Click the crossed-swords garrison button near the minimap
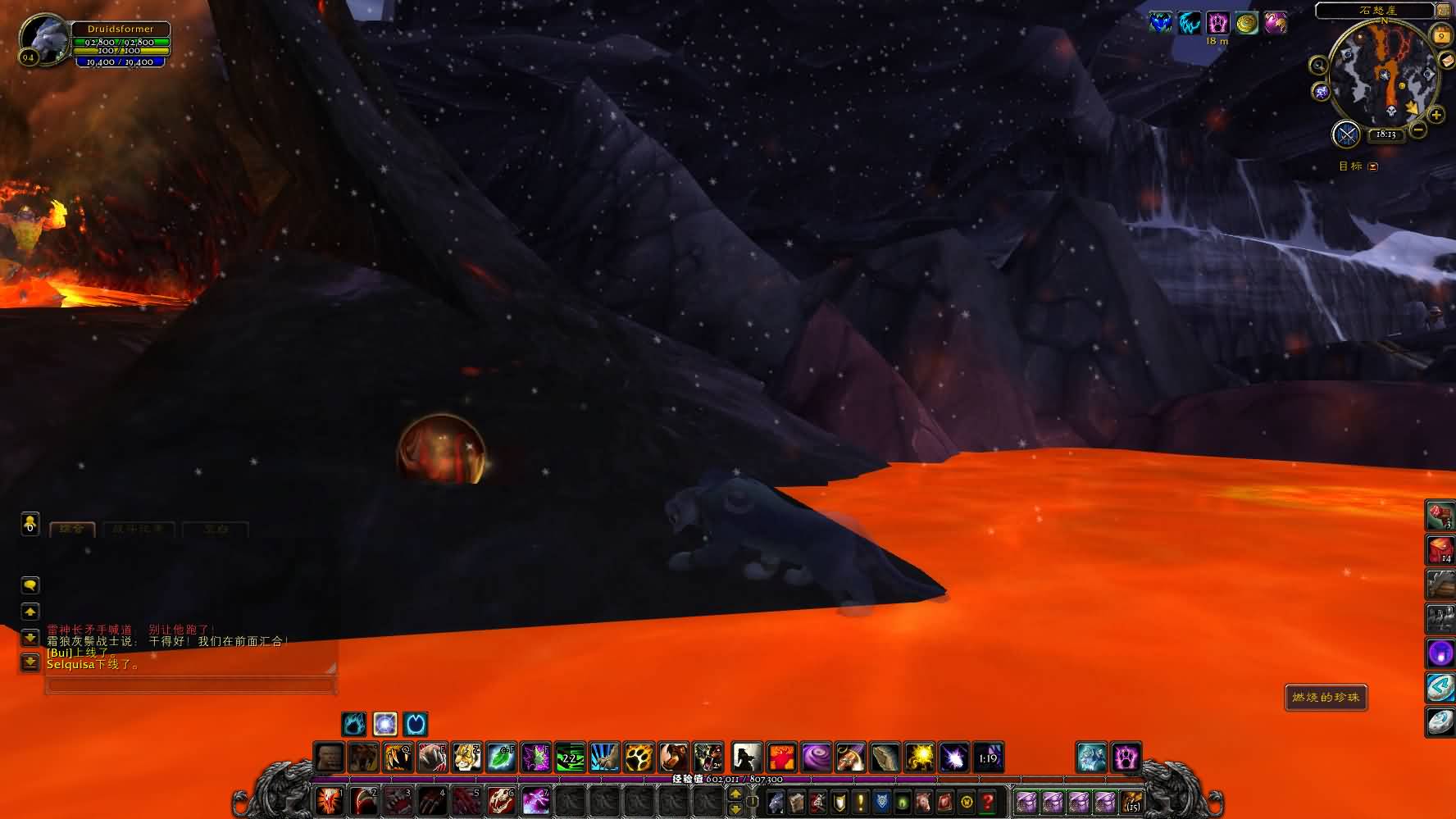1456x819 pixels. pos(1346,134)
